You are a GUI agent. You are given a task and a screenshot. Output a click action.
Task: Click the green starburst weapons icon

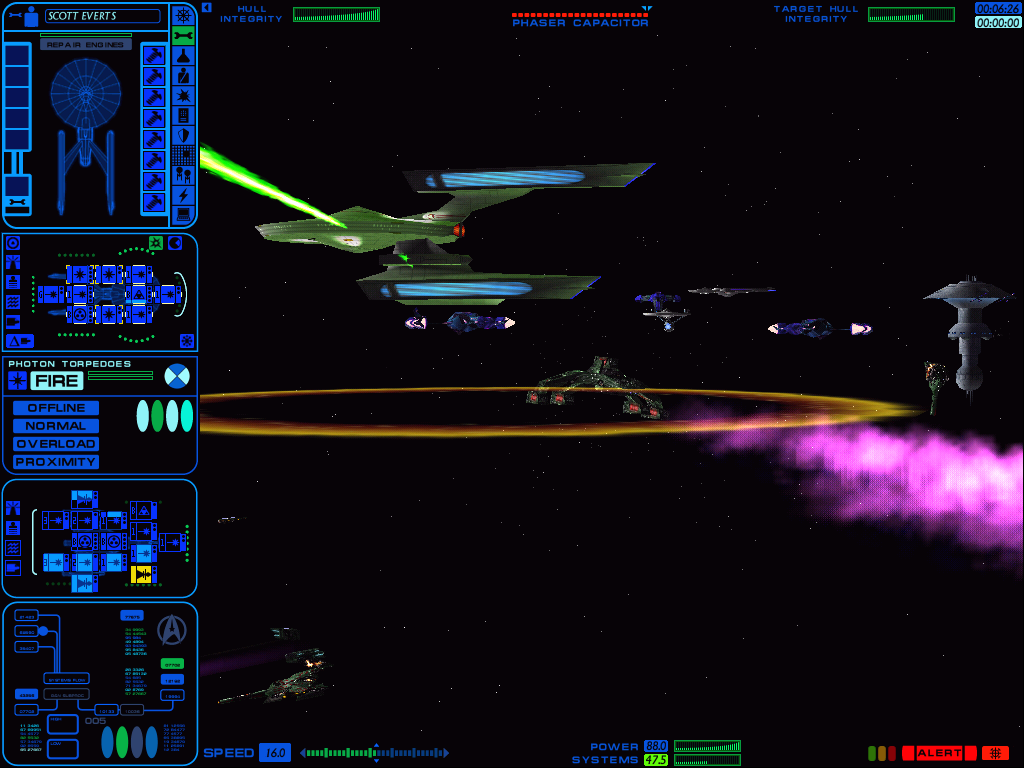[156, 243]
